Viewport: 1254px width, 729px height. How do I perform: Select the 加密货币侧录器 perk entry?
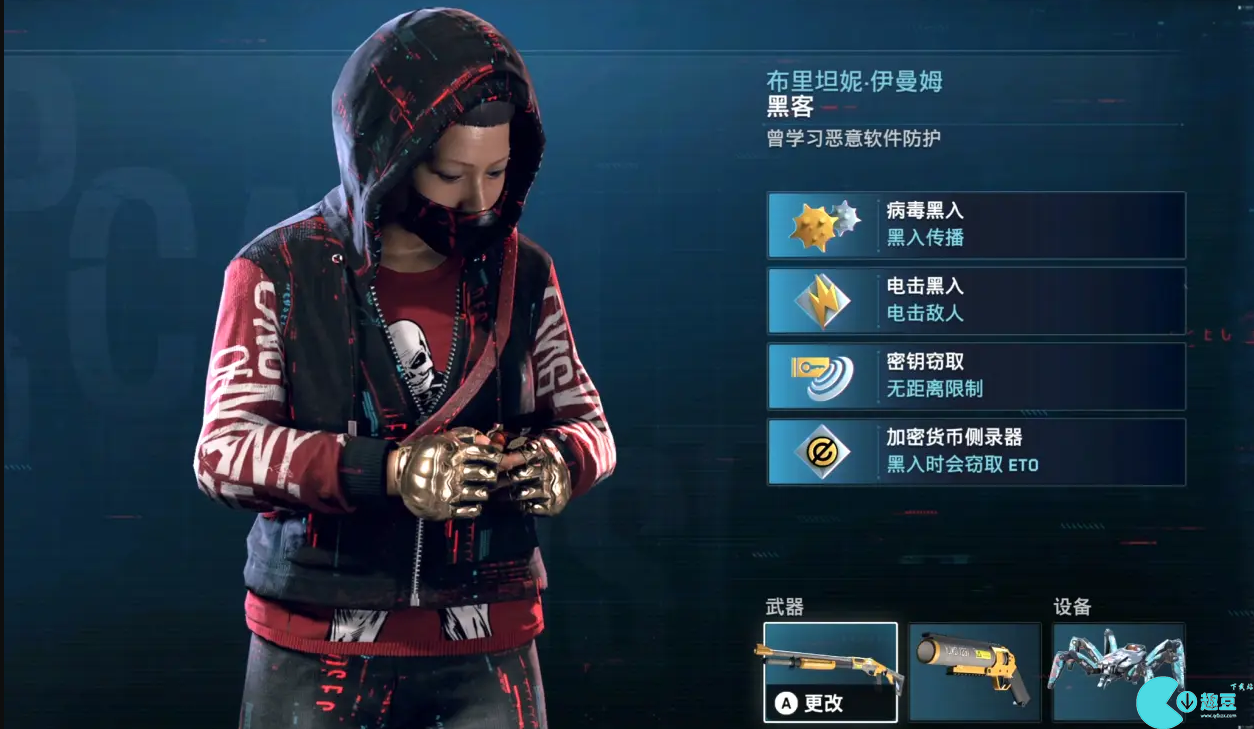pyautogui.click(x=976, y=452)
